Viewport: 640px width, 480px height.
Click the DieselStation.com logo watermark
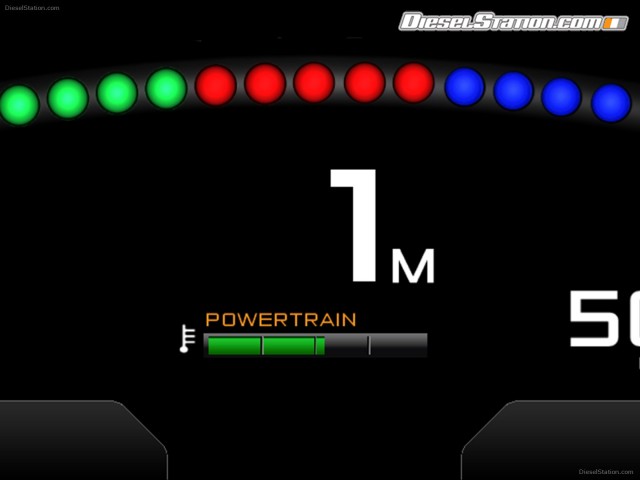tap(514, 21)
